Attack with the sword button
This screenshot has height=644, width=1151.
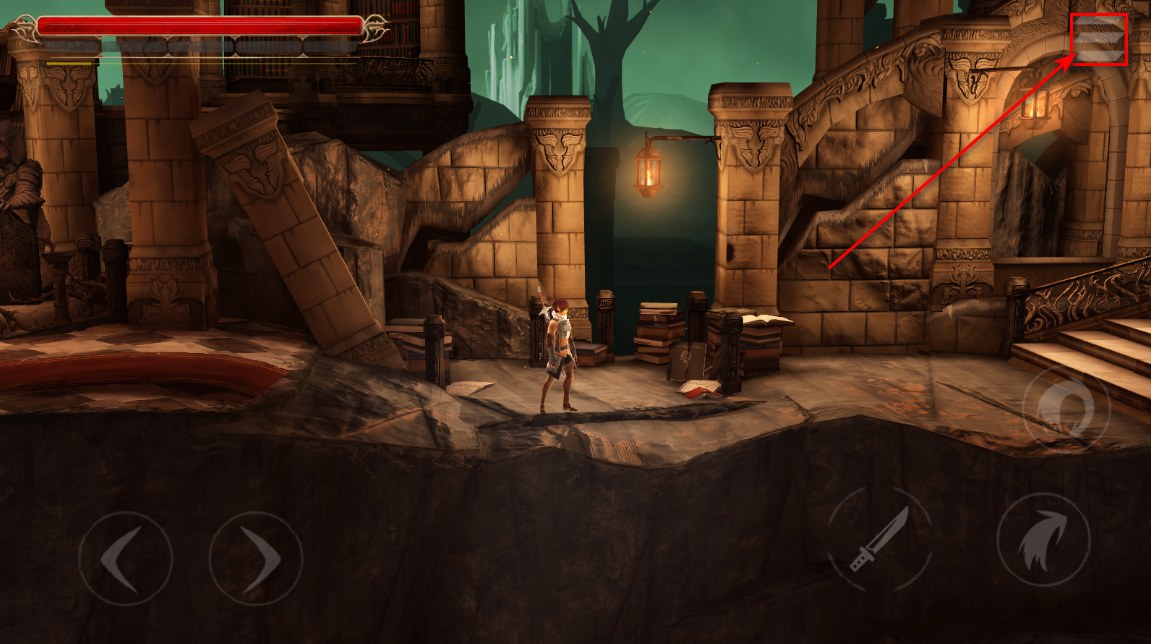click(880, 539)
